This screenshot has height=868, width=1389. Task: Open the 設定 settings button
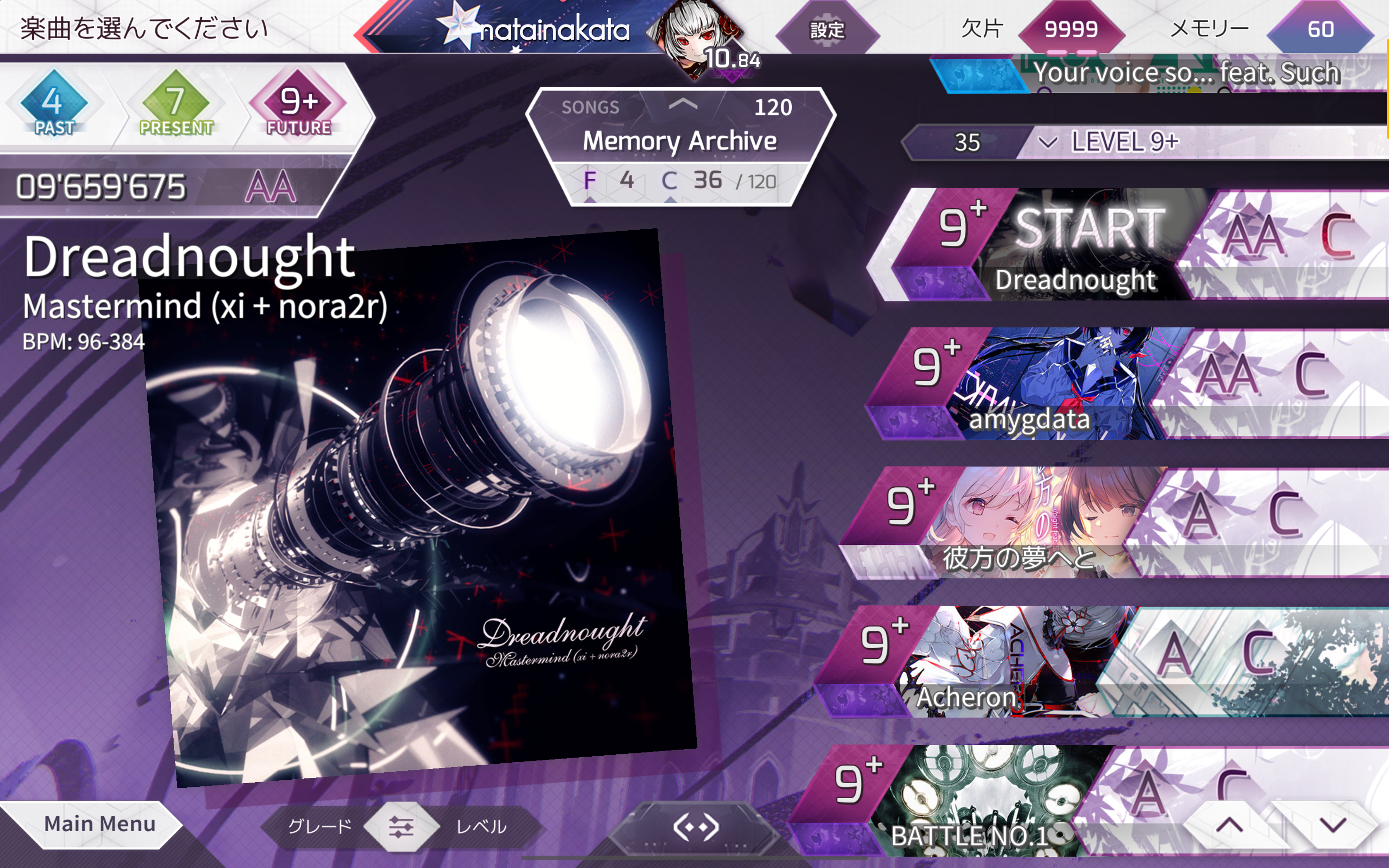pyautogui.click(x=827, y=30)
